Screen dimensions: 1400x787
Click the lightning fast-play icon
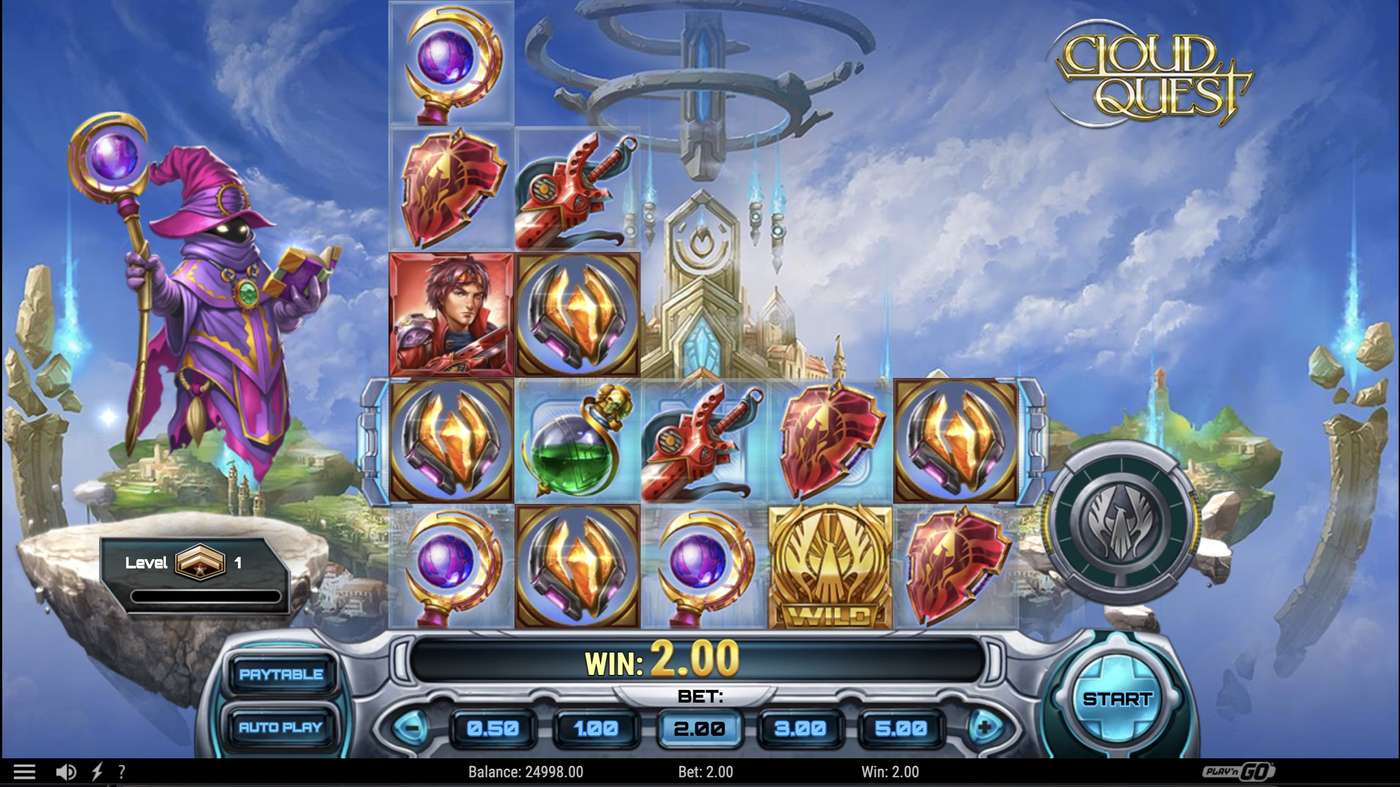95,771
